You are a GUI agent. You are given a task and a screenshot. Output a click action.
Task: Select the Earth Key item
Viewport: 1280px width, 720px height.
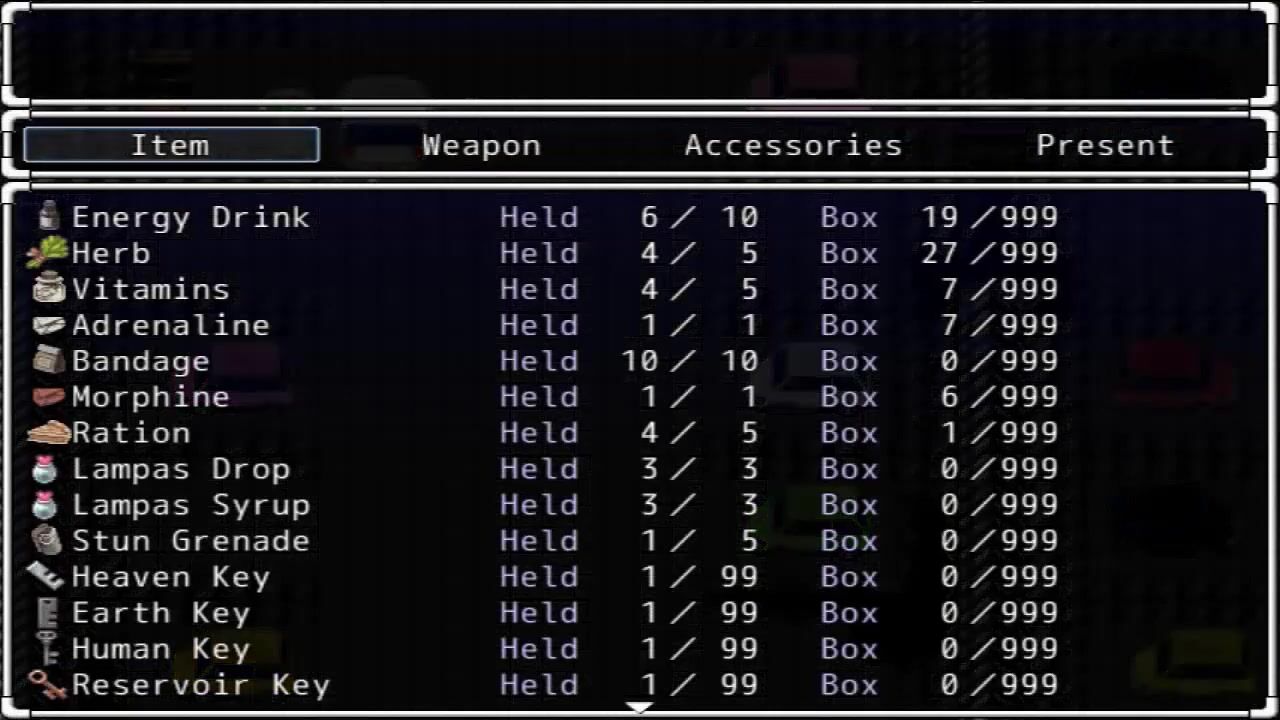(x=160, y=613)
